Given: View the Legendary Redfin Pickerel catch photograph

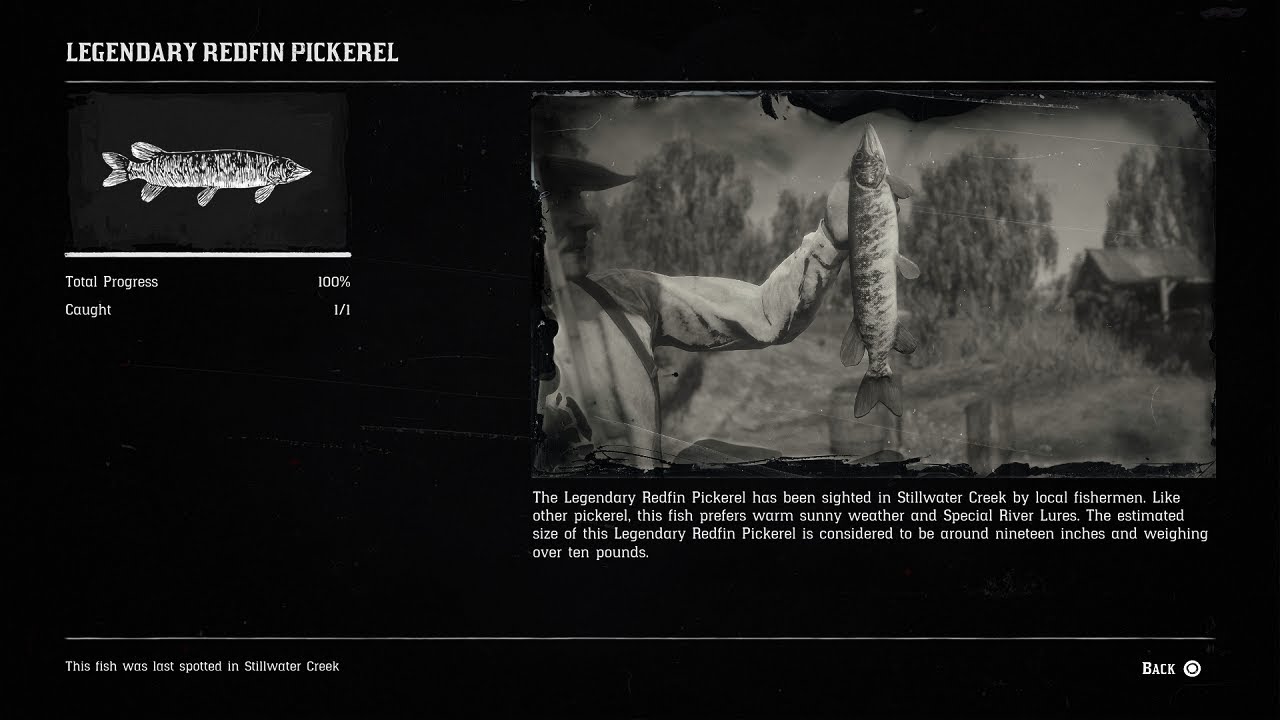Looking at the screenshot, I should coord(872,283).
